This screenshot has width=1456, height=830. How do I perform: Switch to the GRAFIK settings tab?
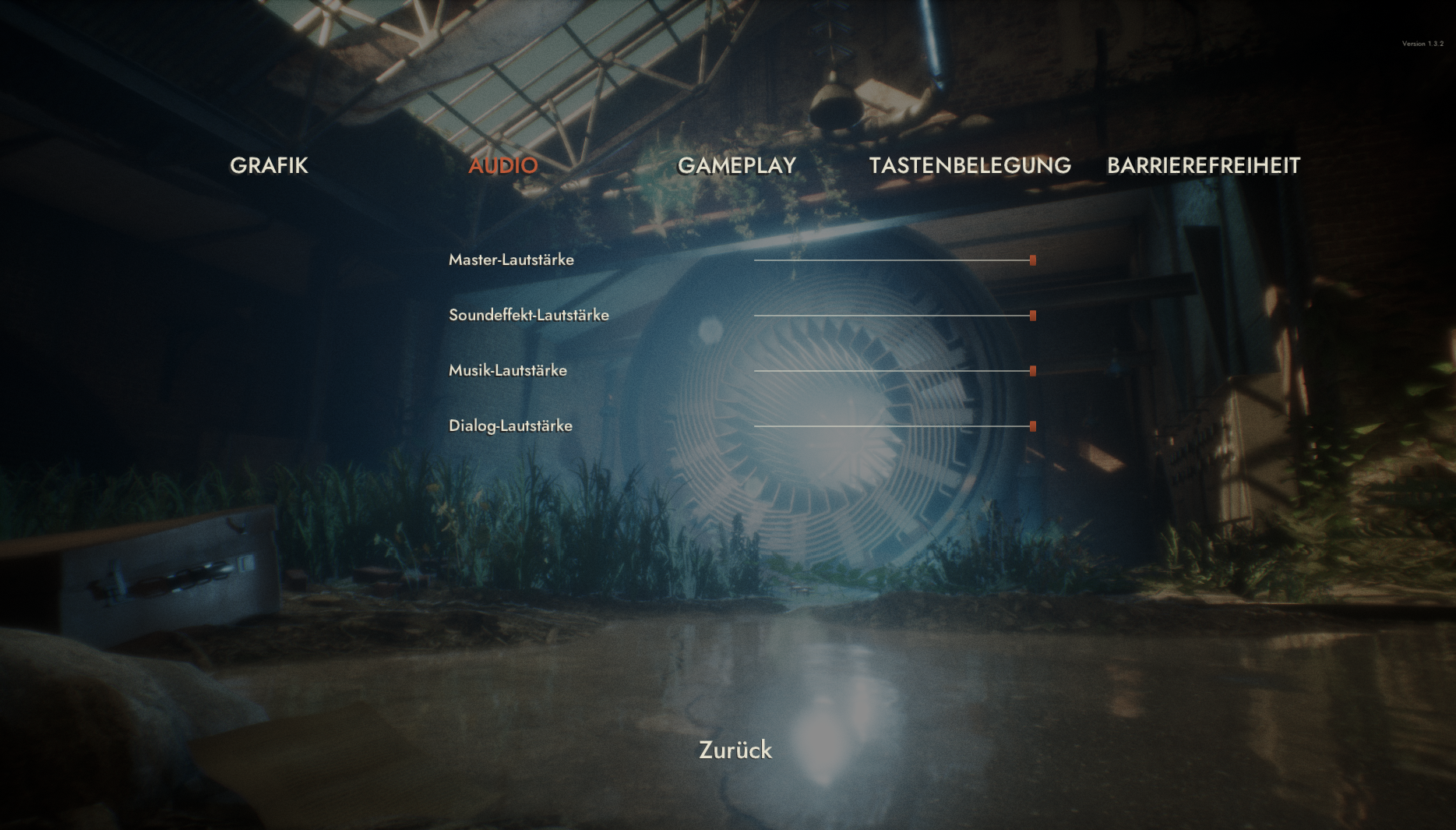(x=269, y=165)
